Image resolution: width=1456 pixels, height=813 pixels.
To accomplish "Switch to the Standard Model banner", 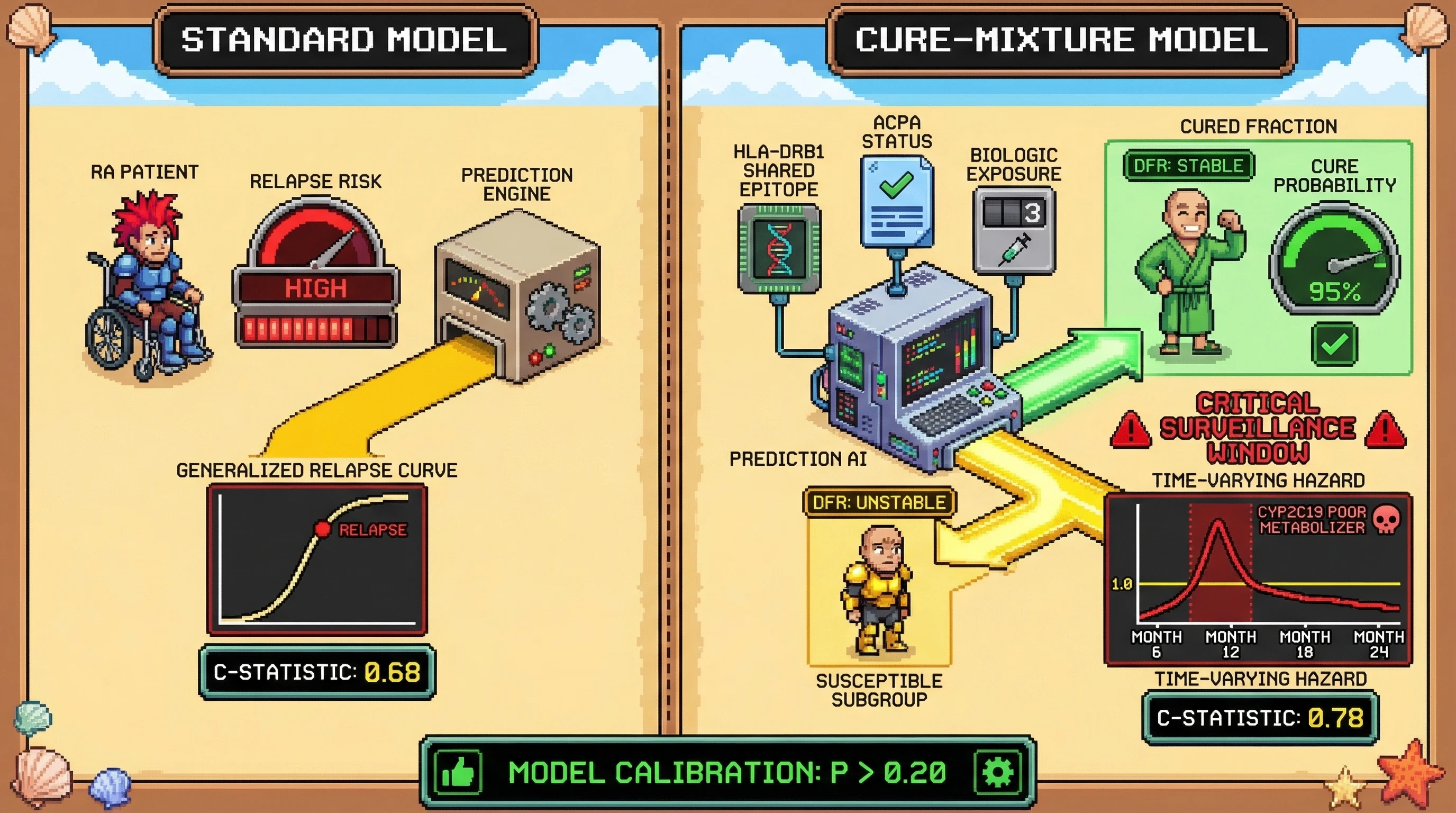I will (x=344, y=40).
